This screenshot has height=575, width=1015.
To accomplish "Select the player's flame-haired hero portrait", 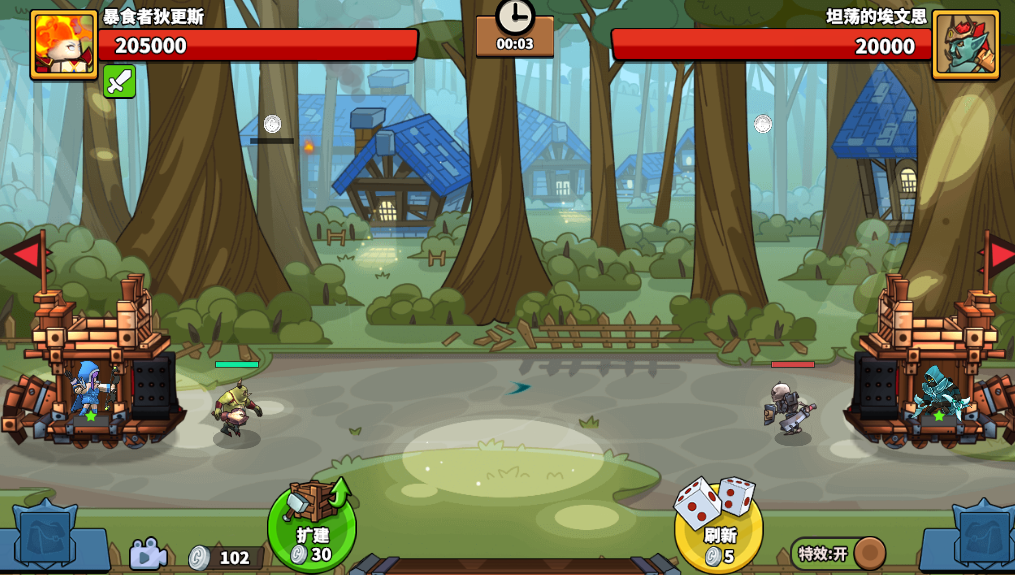I will 64,44.
